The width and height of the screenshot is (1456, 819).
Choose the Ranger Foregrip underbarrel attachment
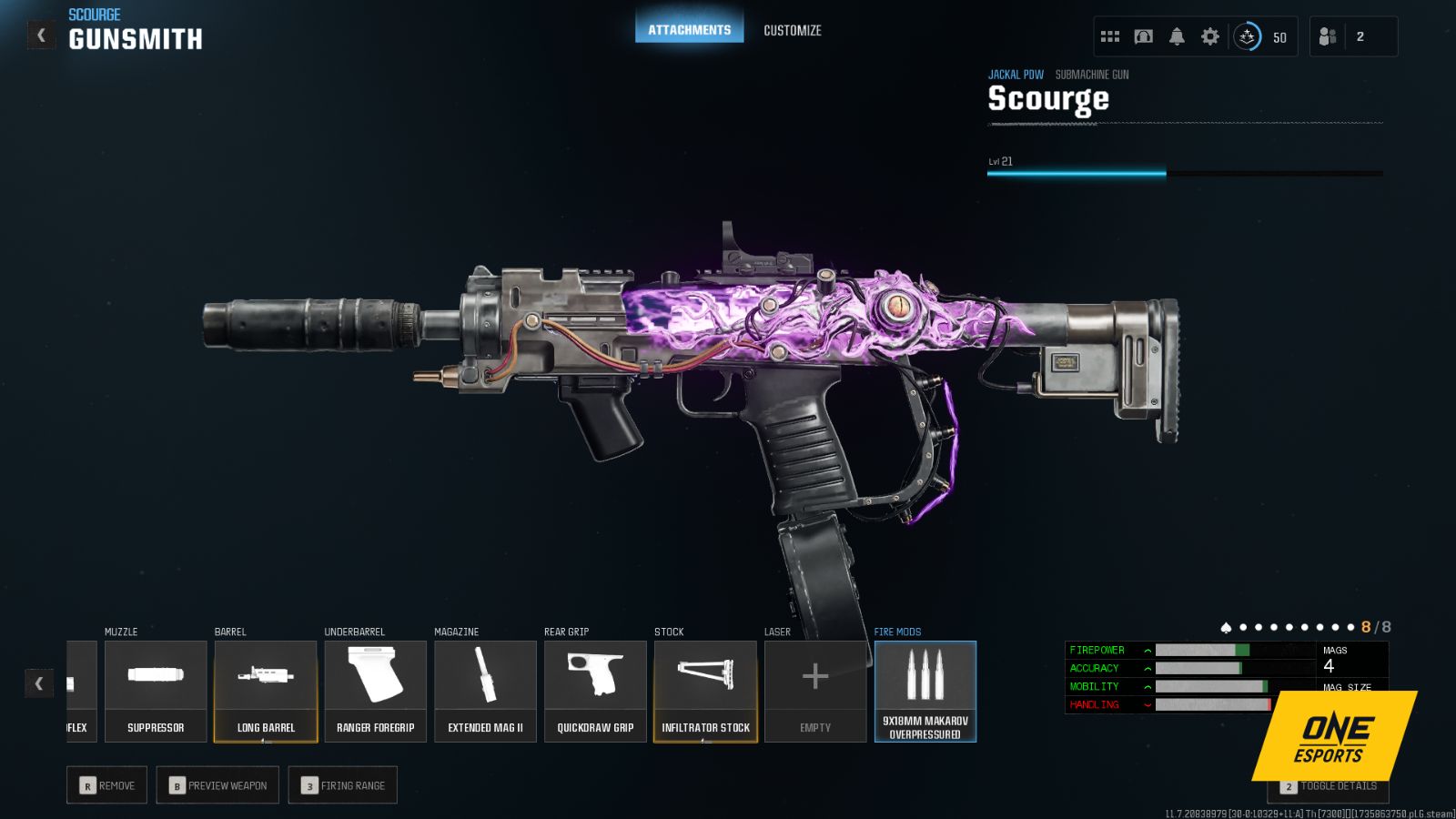pyautogui.click(x=375, y=687)
